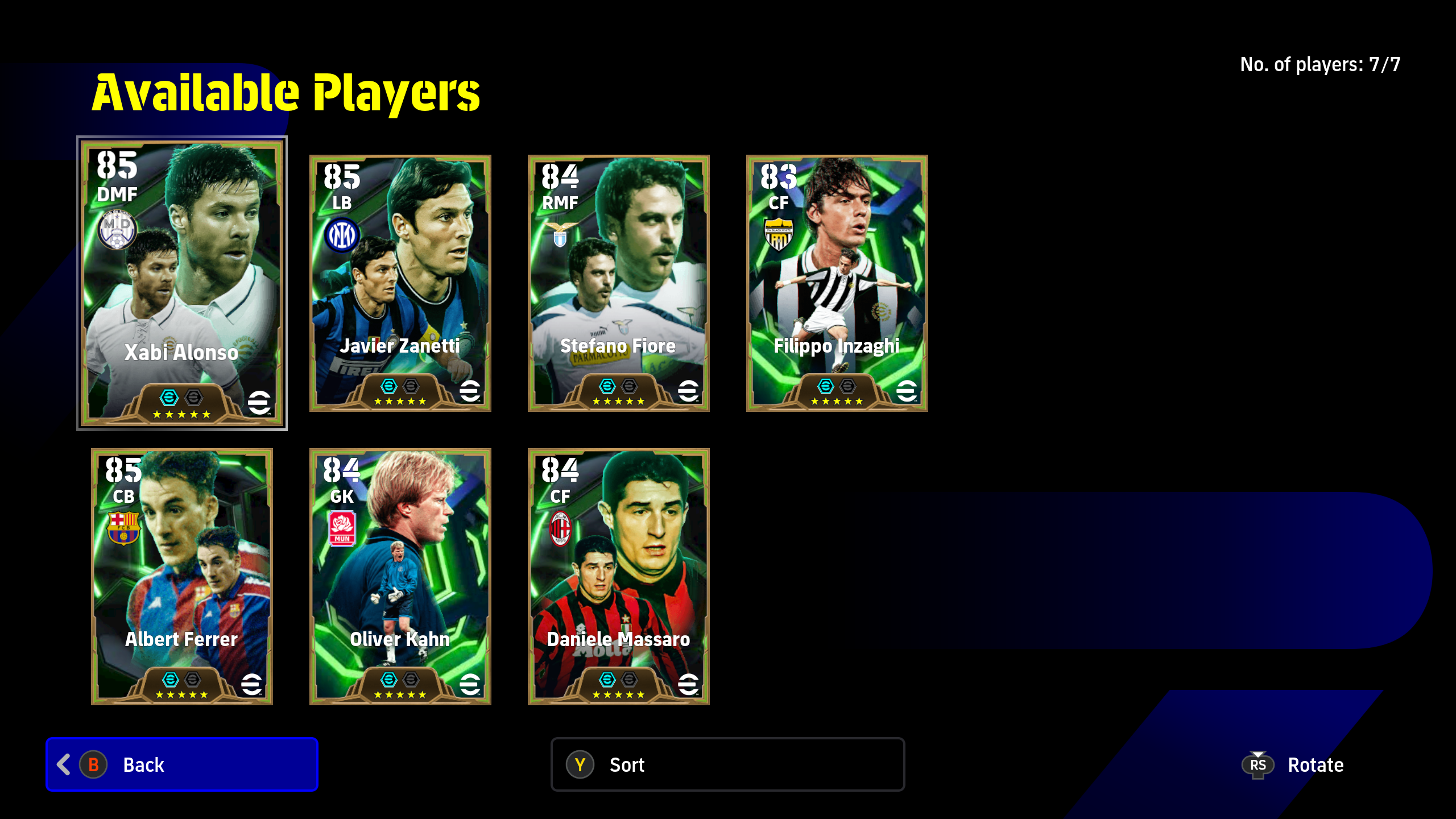The height and width of the screenshot is (819, 1456).
Task: Select Filippo Inzaghi's player card
Action: (837, 283)
